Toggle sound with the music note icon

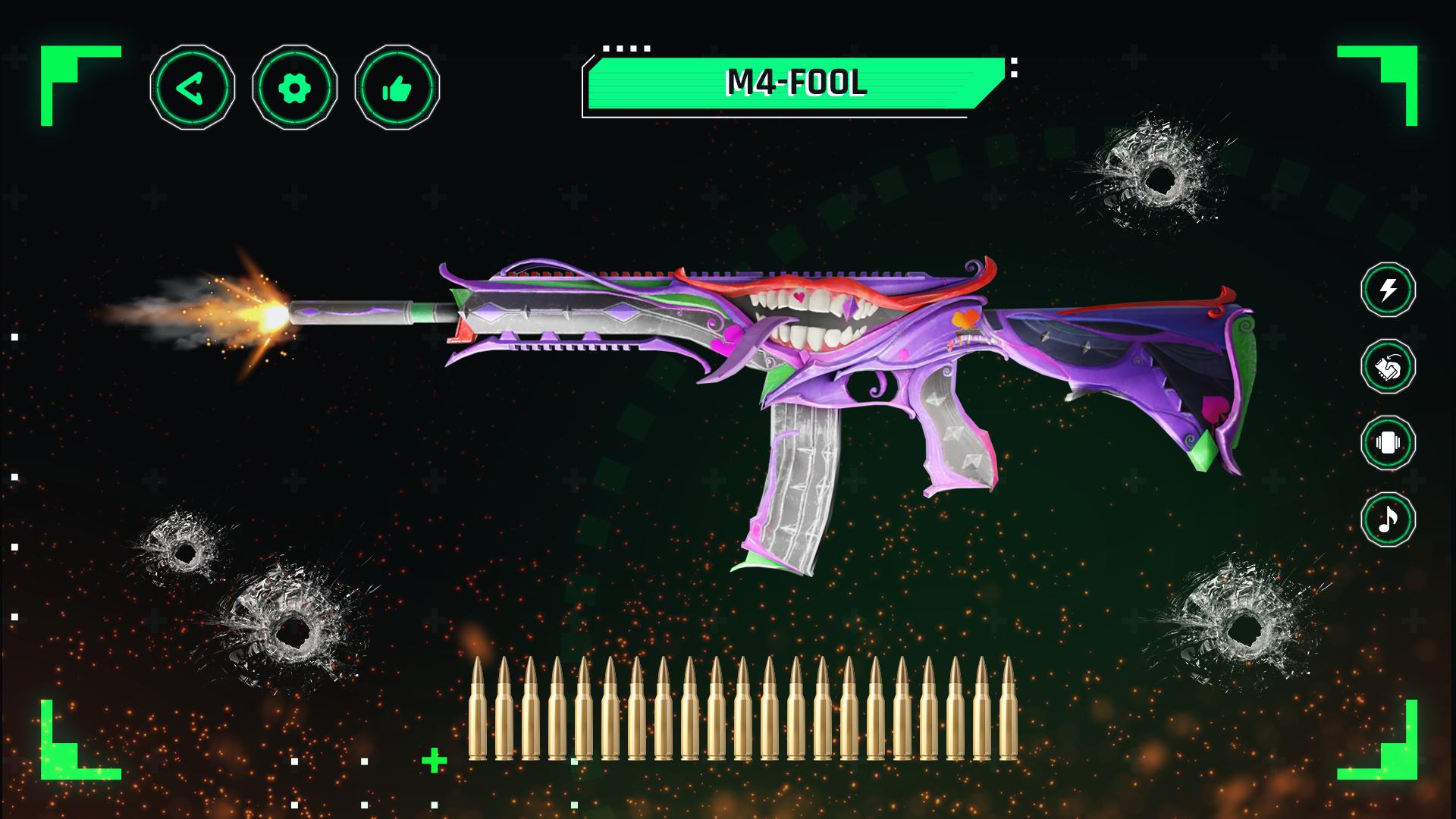(1388, 520)
